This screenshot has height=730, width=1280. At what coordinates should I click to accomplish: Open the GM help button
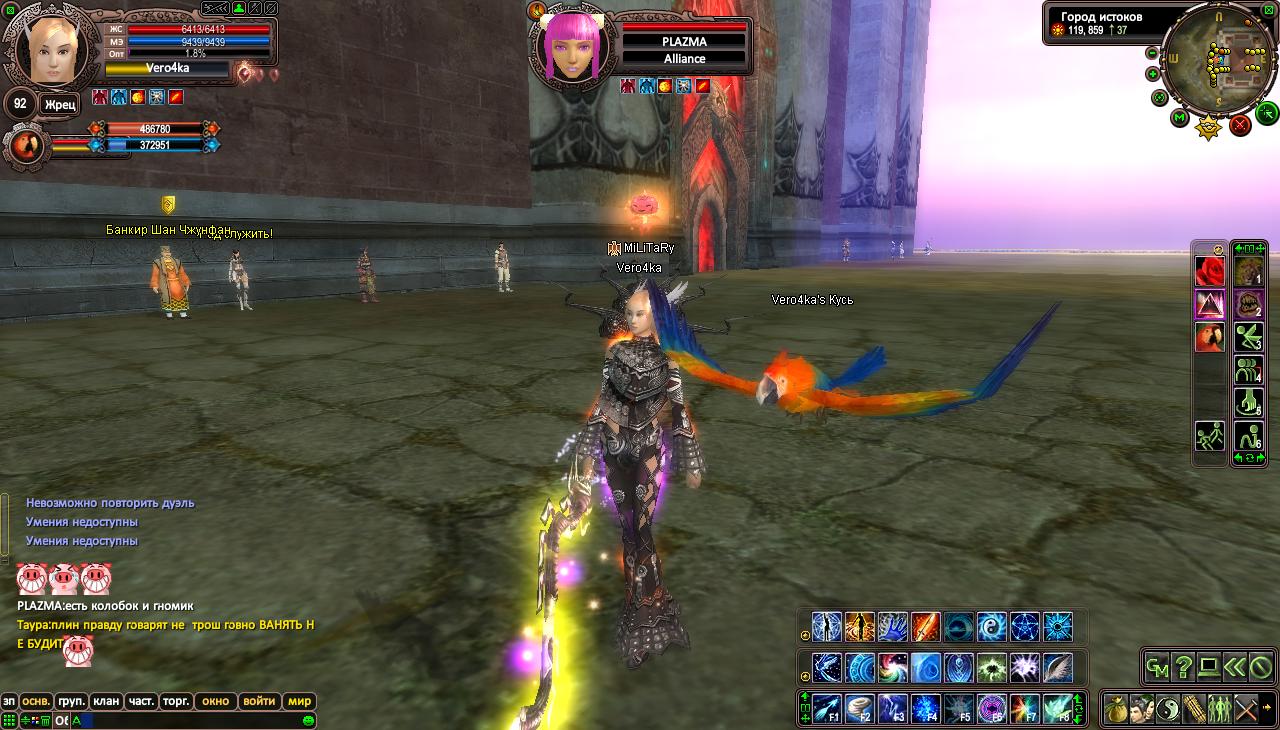(x=1158, y=666)
